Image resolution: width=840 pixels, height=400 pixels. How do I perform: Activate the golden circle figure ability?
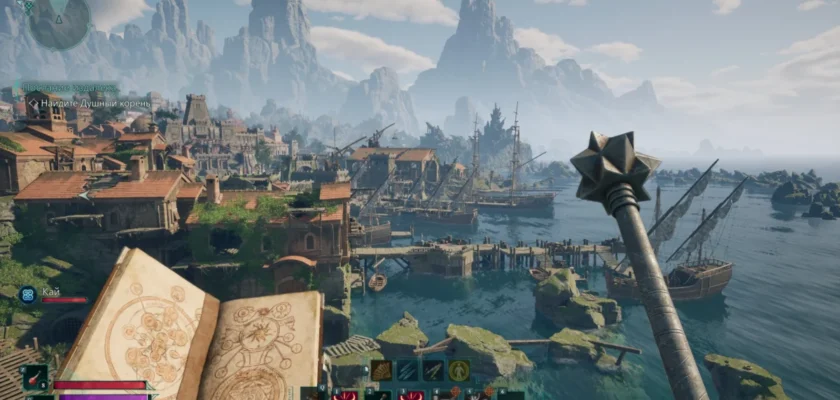point(459,370)
